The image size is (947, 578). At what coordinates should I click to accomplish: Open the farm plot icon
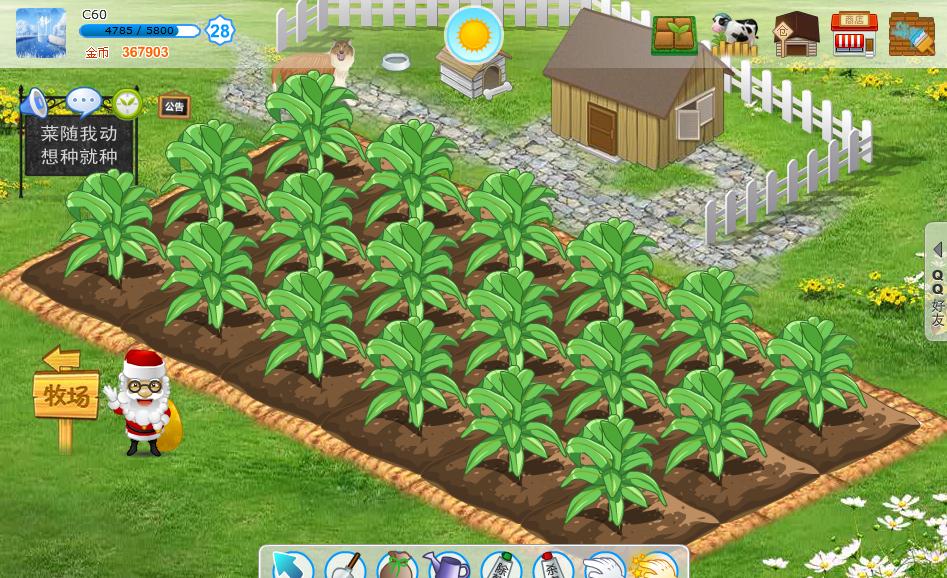[674, 35]
